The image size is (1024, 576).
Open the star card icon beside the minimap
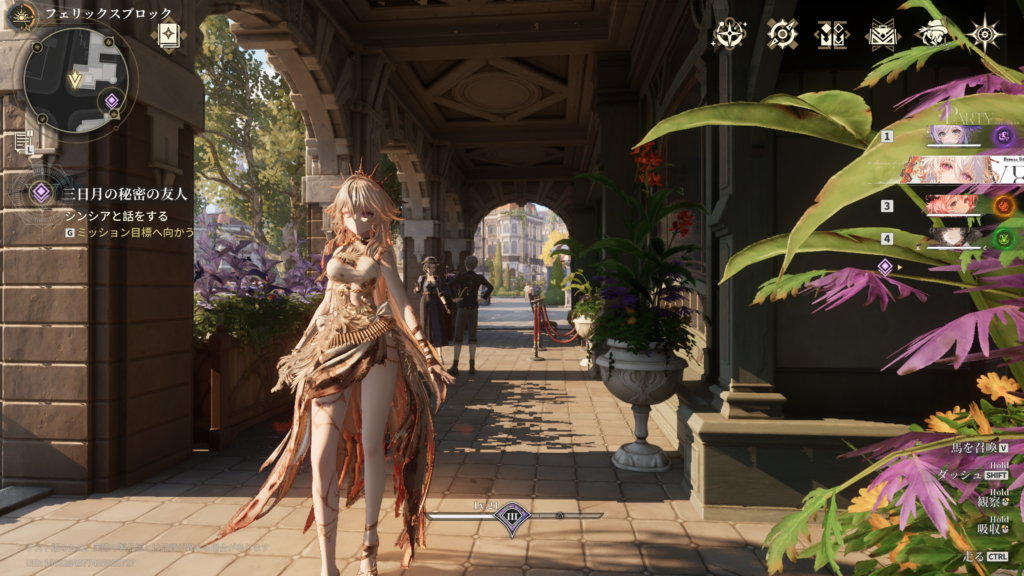(168, 35)
